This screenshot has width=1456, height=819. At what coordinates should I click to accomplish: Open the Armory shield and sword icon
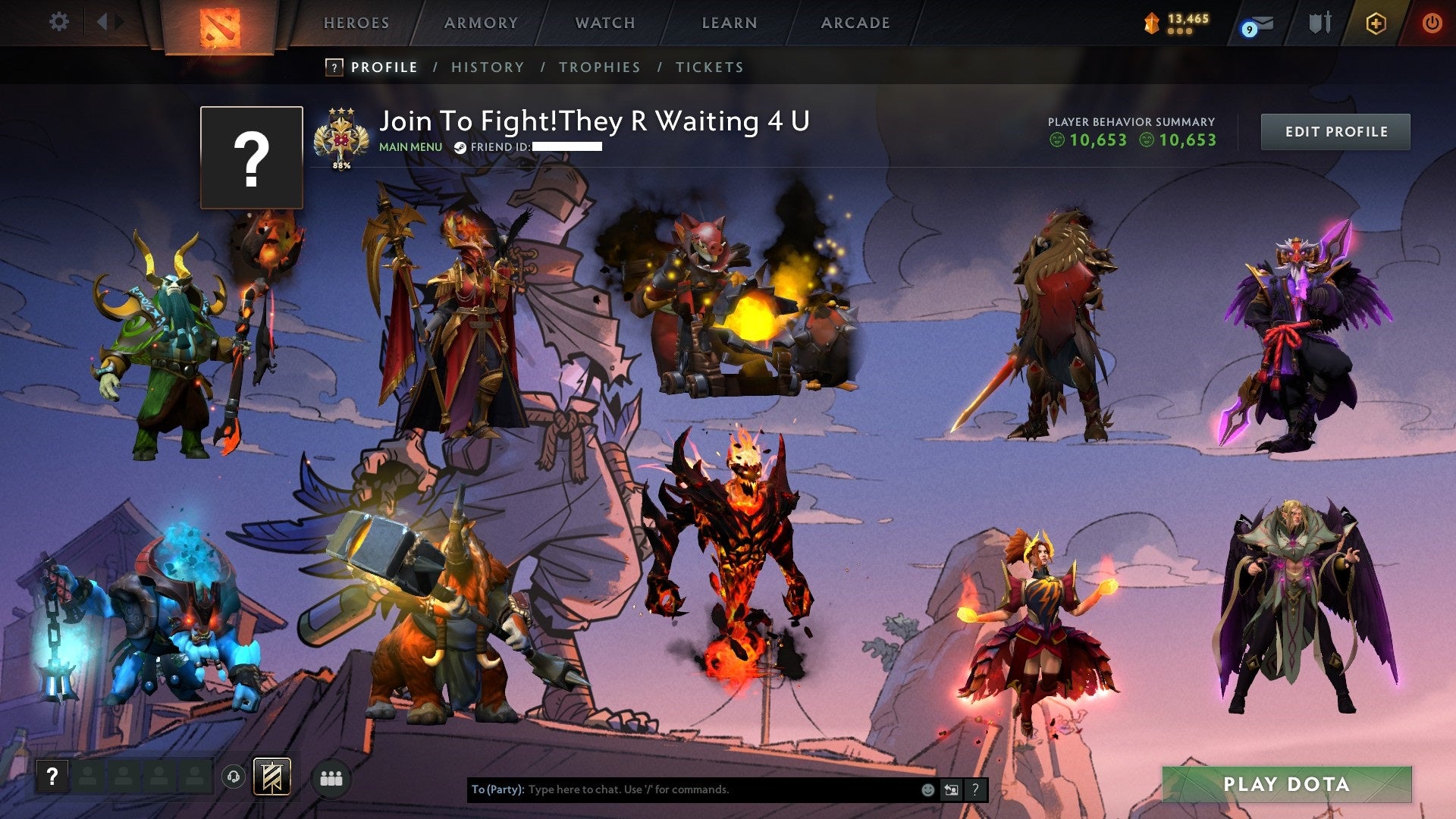1319,23
